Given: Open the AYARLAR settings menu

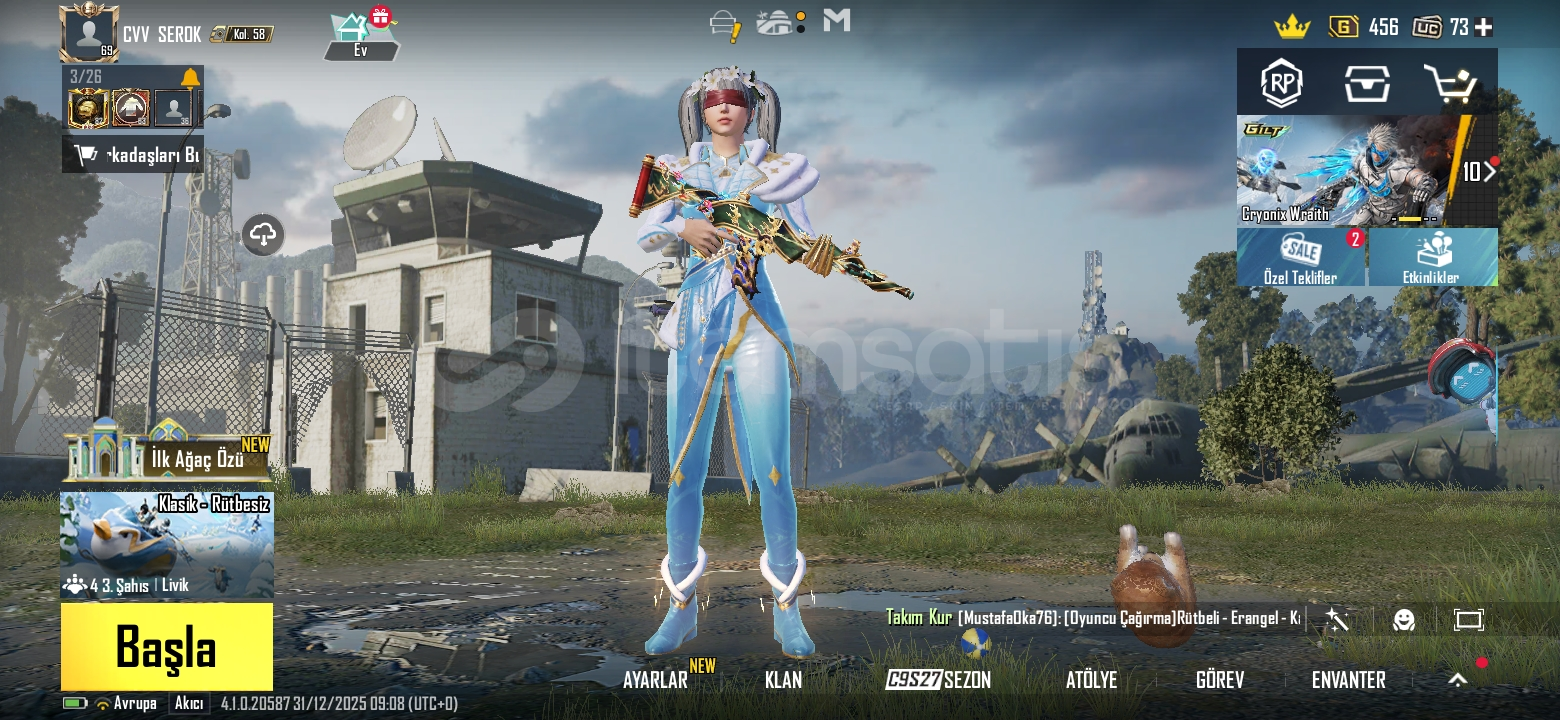Looking at the screenshot, I should 655,680.
